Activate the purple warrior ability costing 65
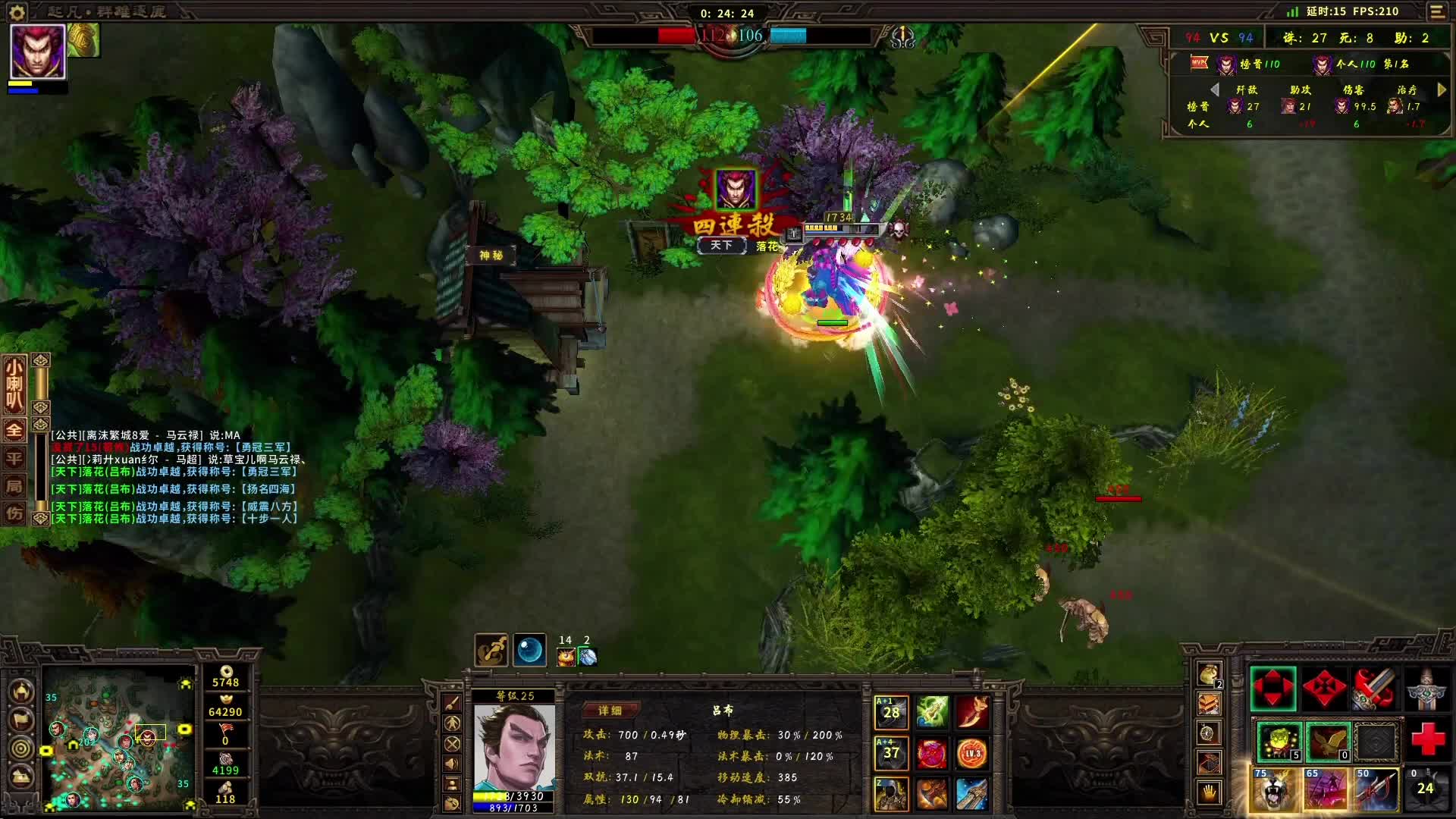Viewport: 1456px width, 819px height. point(1325,789)
